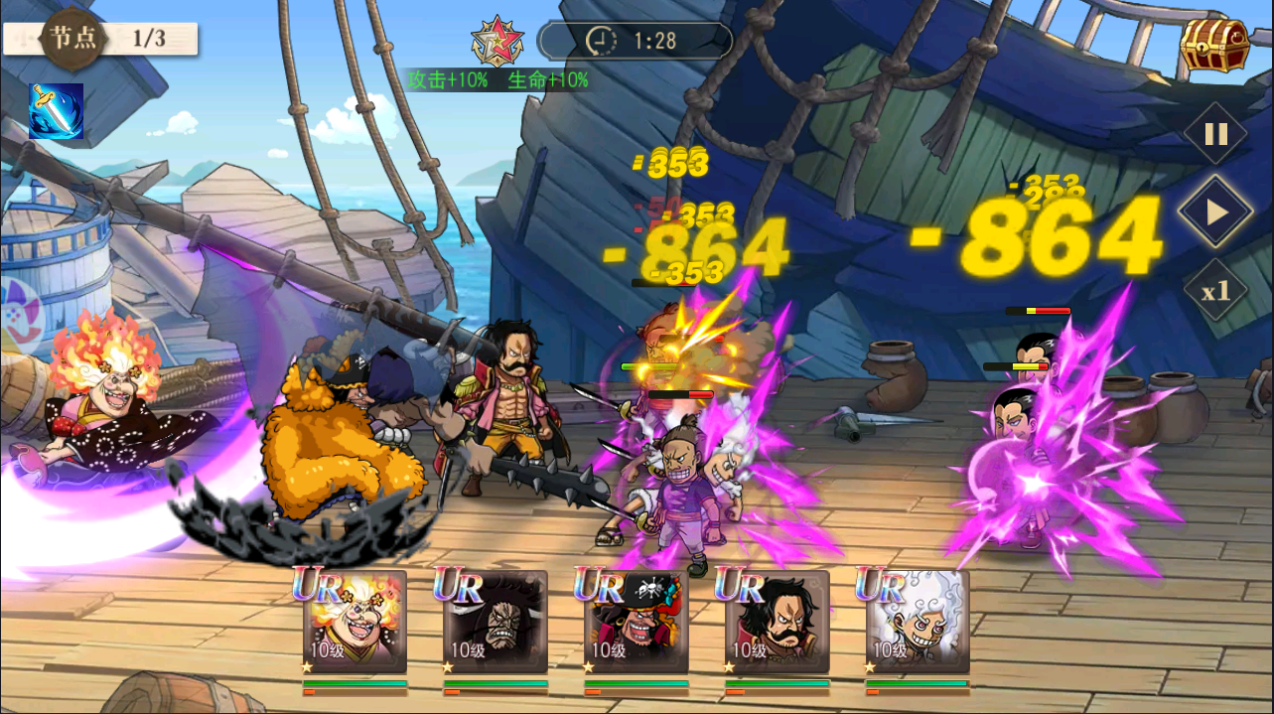Tap the glowing sword buff icon
The width and height of the screenshot is (1274, 714).
[56, 111]
